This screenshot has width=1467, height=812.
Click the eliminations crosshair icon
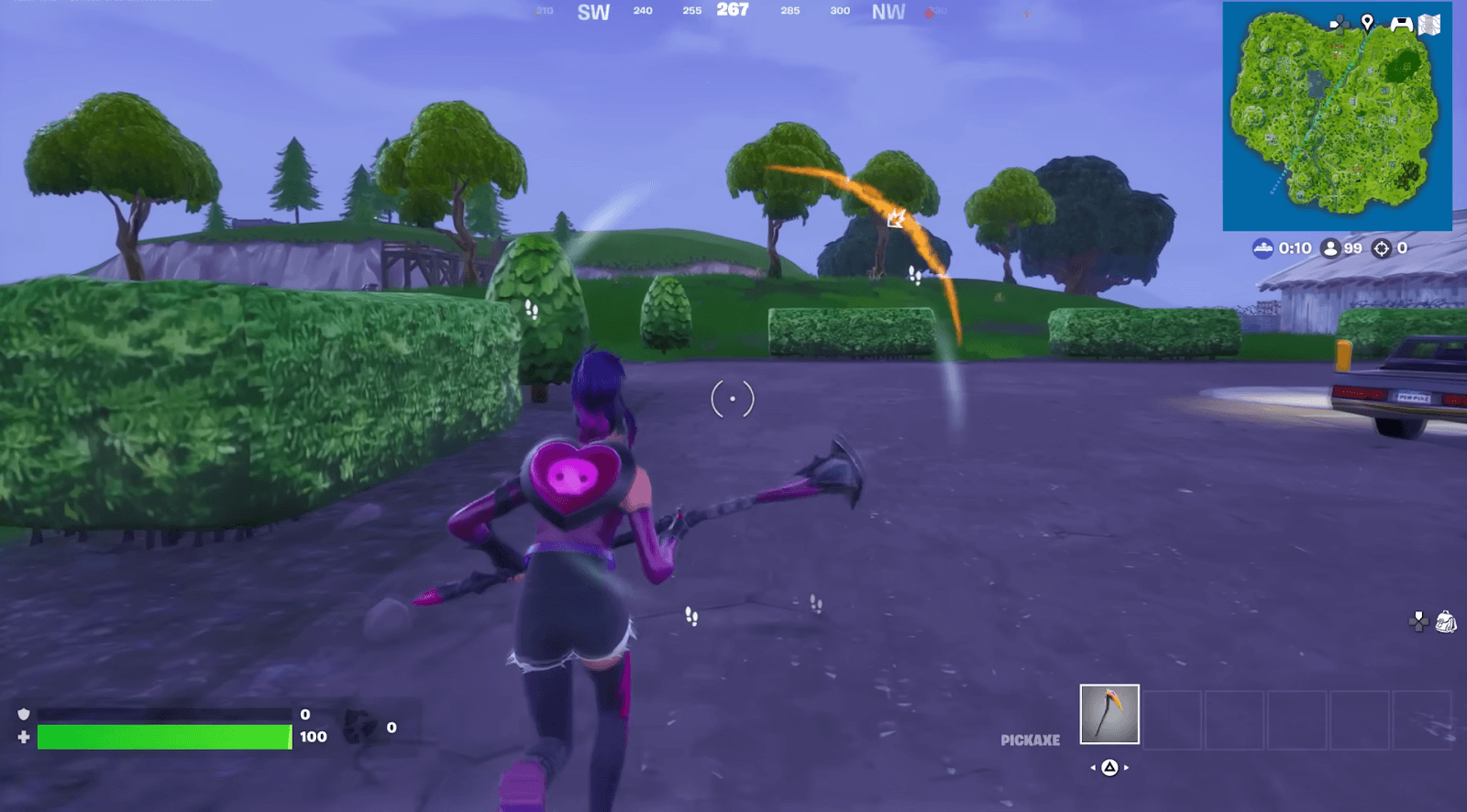pos(1381,248)
